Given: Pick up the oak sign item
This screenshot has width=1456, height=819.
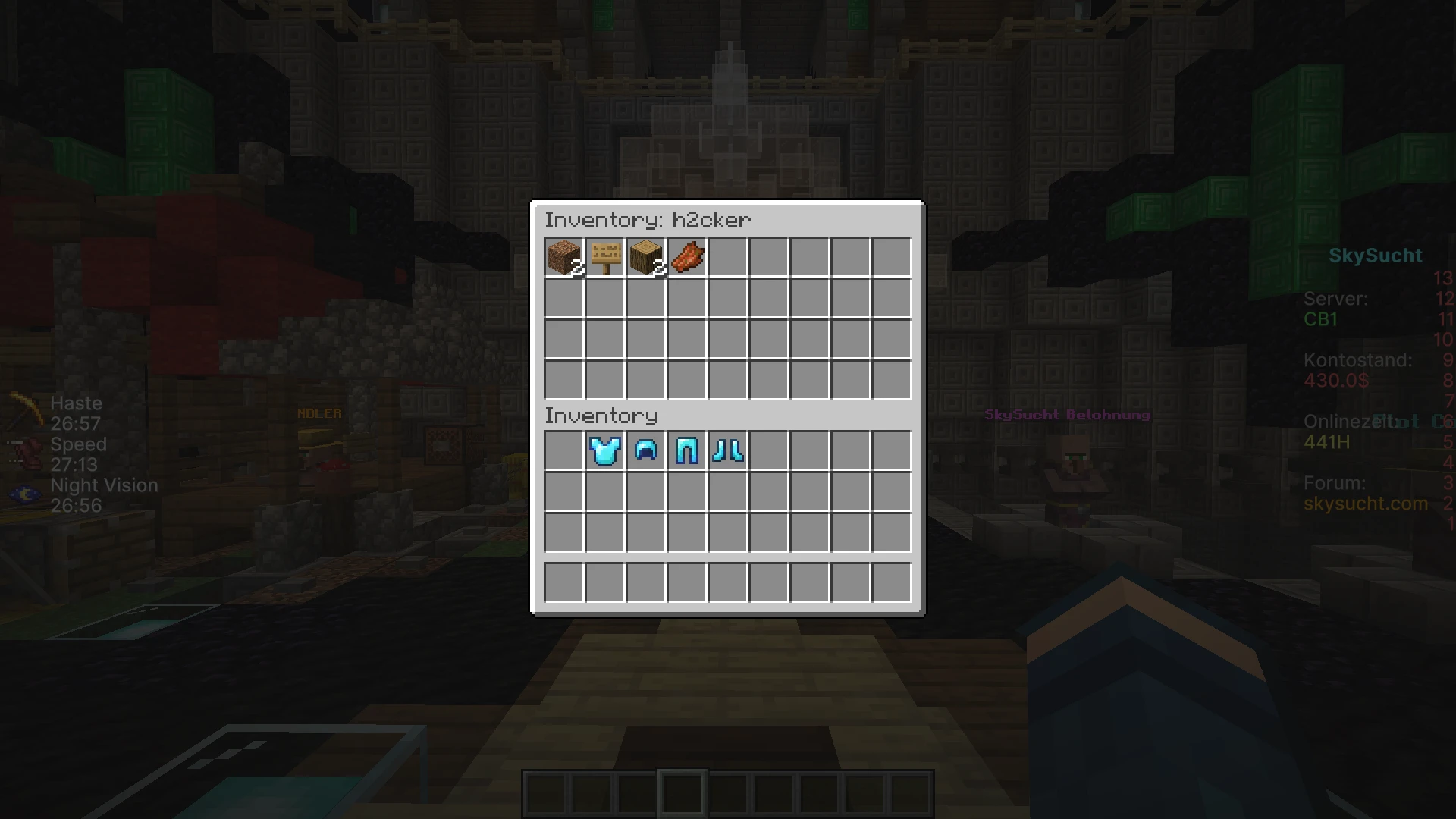Looking at the screenshot, I should (x=605, y=258).
